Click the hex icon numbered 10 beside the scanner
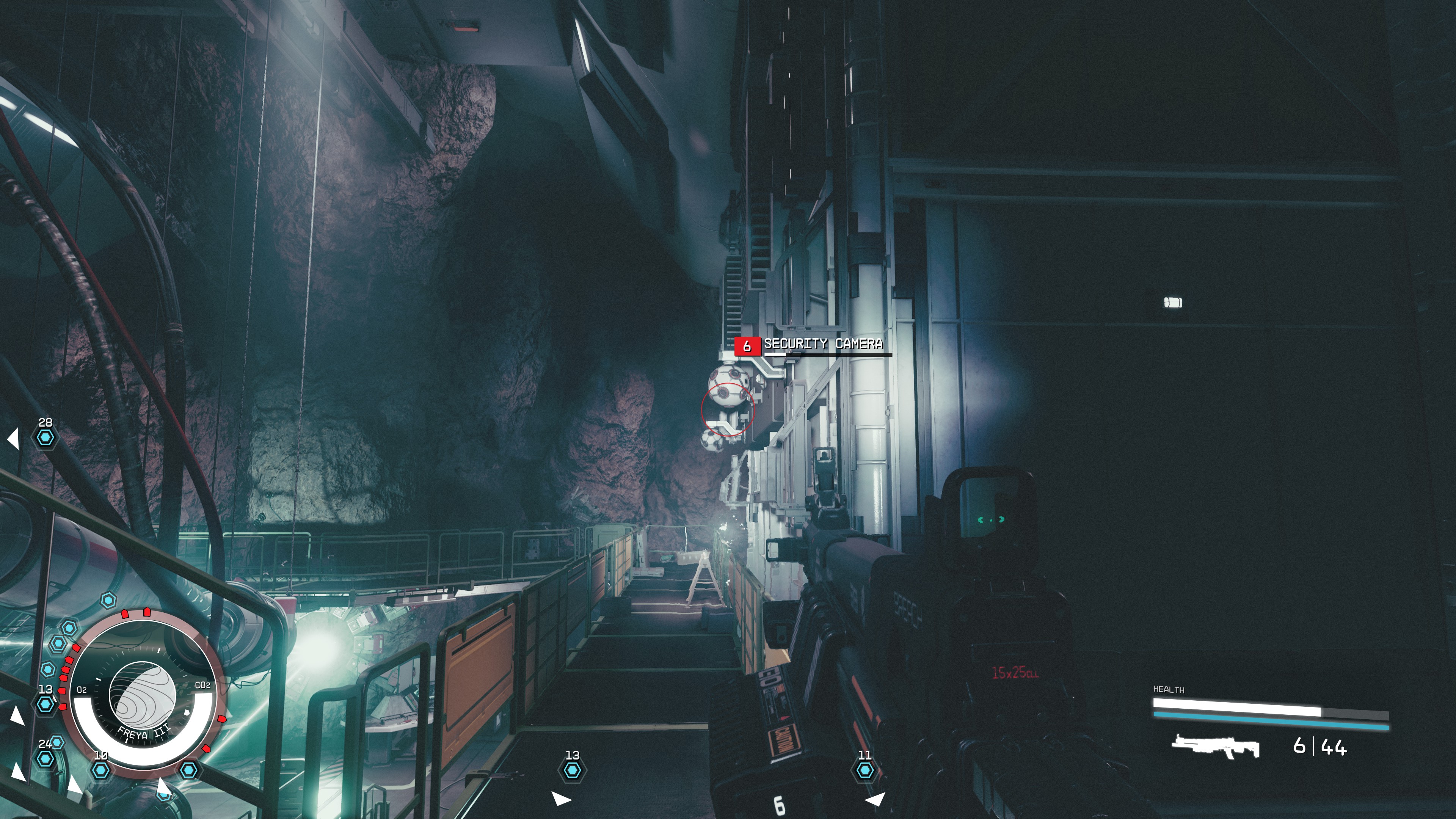The height and width of the screenshot is (819, 1456). coord(102,772)
